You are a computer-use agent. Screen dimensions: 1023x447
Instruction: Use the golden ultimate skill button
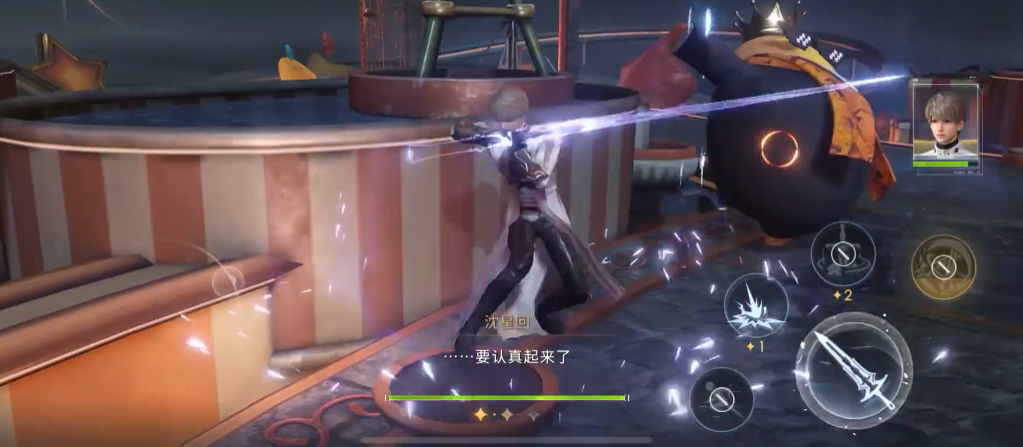click(x=943, y=267)
